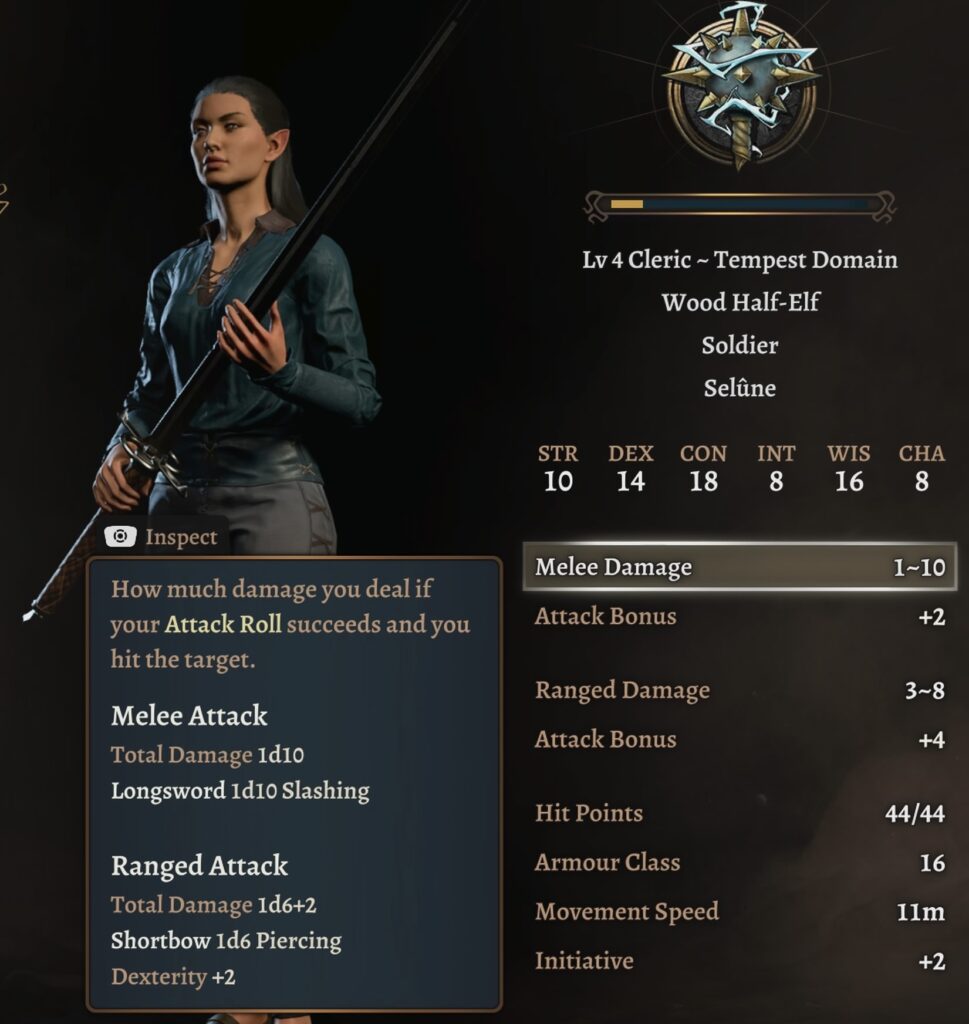Click the CON ability score

point(703,468)
